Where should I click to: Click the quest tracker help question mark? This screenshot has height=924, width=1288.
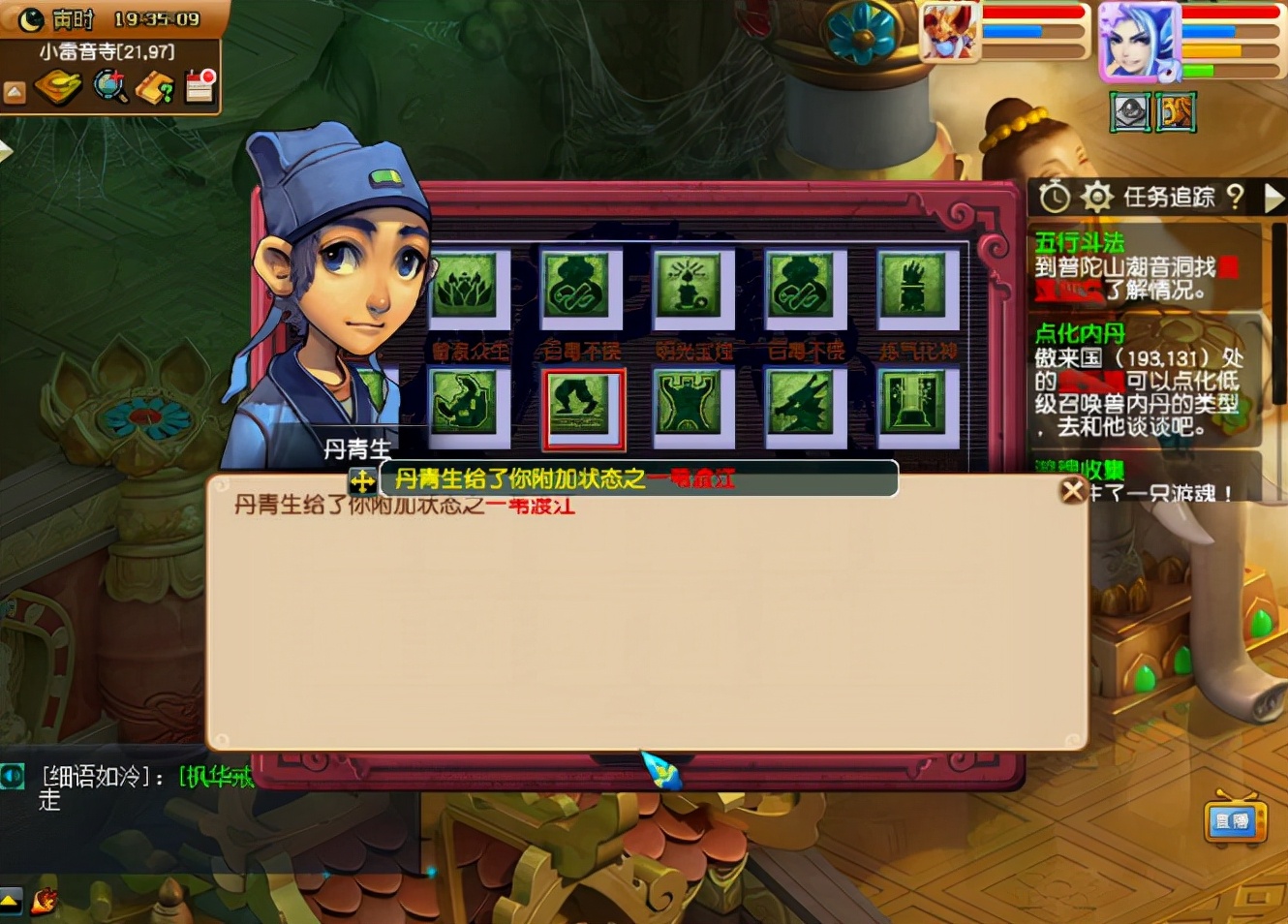[x=1235, y=198]
